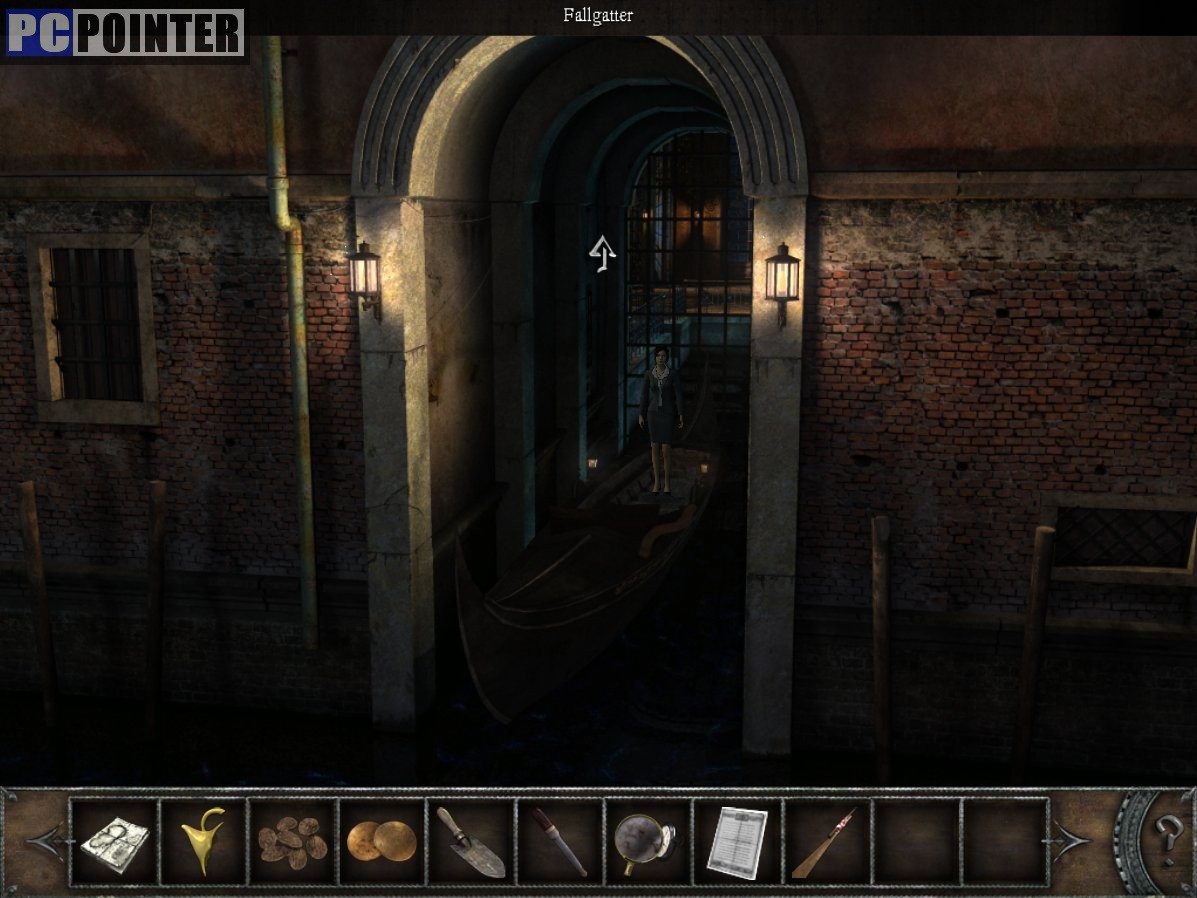This screenshot has height=898, width=1197.
Task: Select the wooden pointed stake item
Action: click(x=825, y=842)
